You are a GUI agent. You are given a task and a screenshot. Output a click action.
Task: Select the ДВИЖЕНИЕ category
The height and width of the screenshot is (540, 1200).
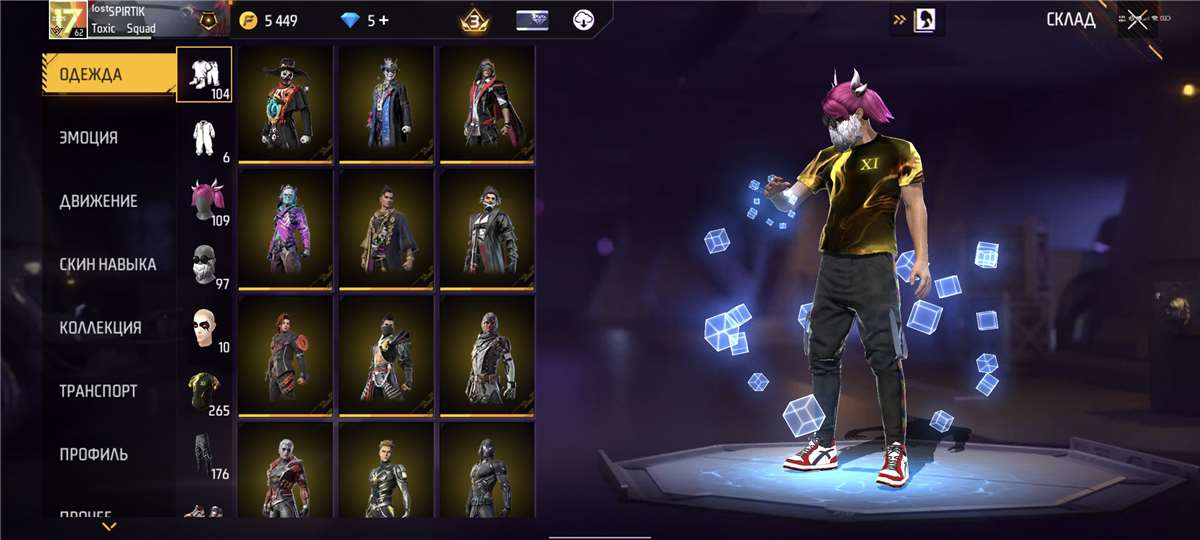point(98,201)
